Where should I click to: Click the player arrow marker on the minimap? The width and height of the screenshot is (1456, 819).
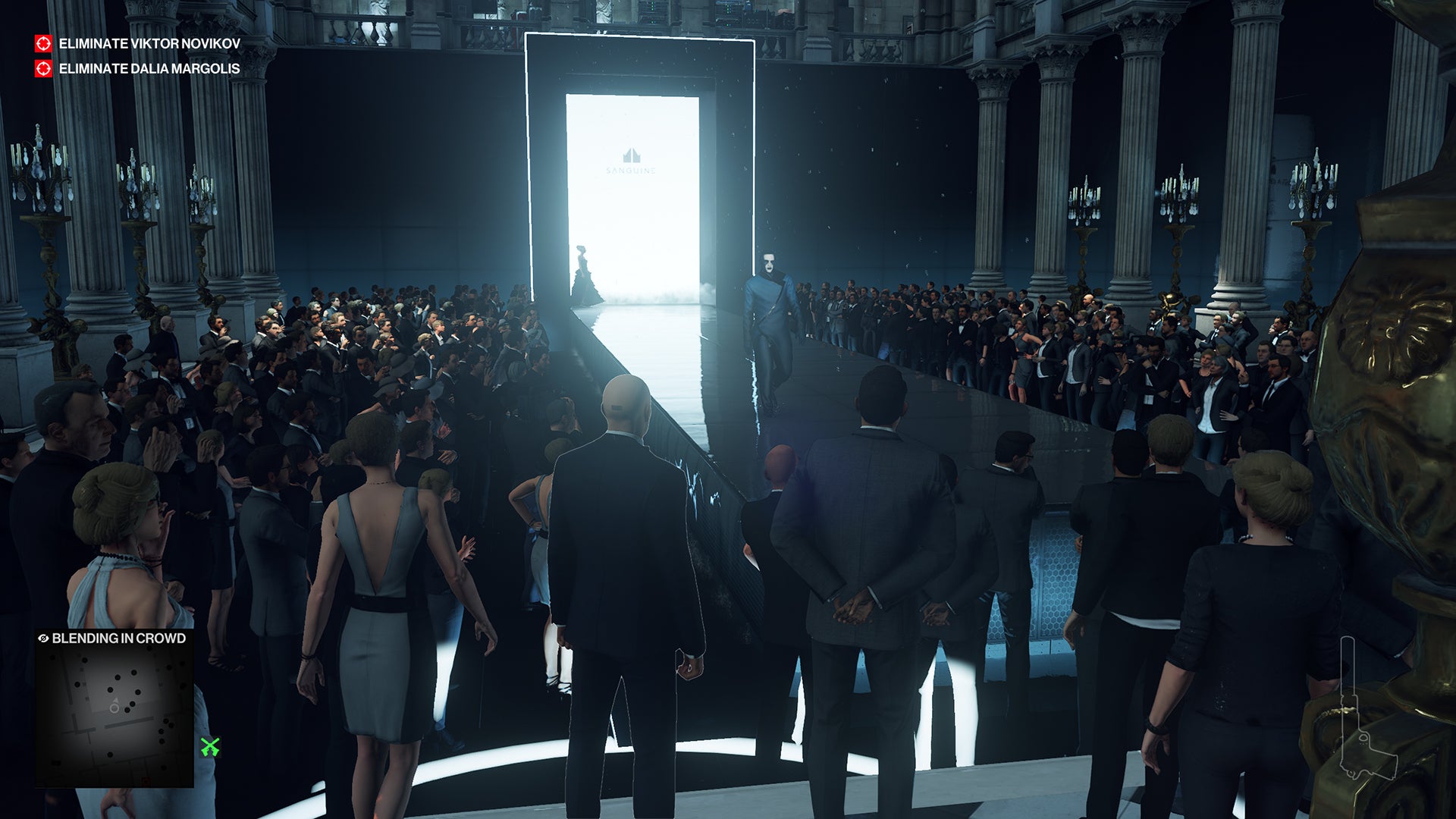click(116, 701)
